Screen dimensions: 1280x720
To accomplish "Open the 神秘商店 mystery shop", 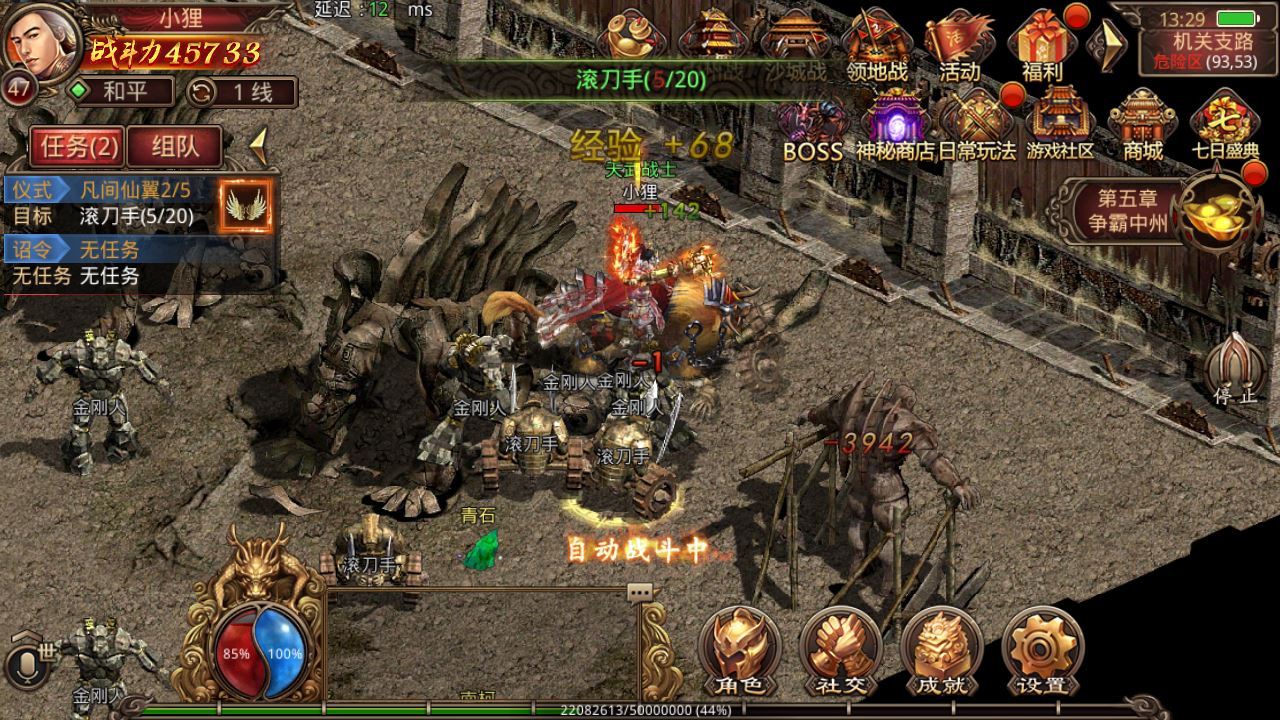I will point(897,125).
